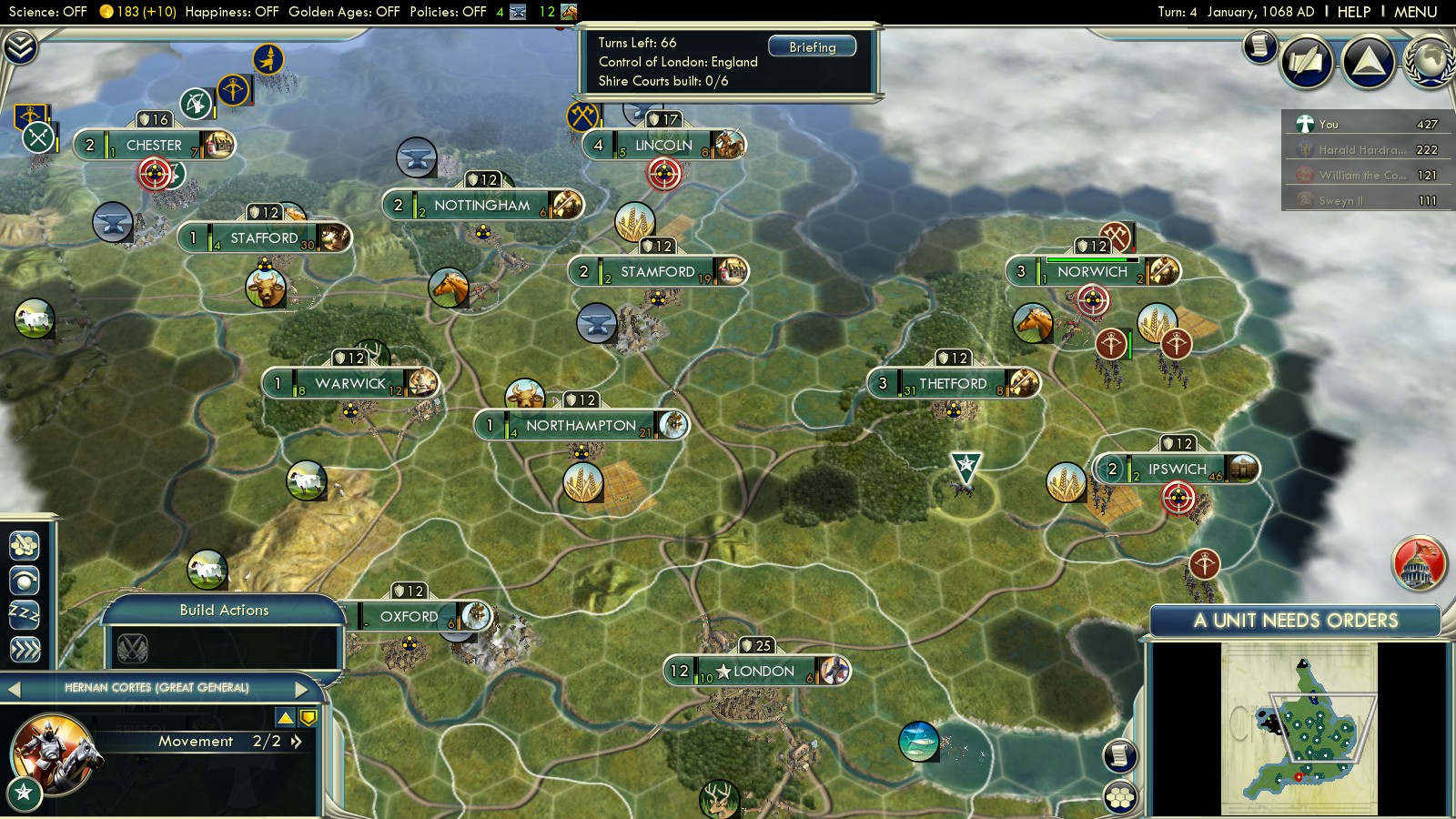Click the red capitol notification icon
This screenshot has height=819, width=1456.
tap(1418, 562)
